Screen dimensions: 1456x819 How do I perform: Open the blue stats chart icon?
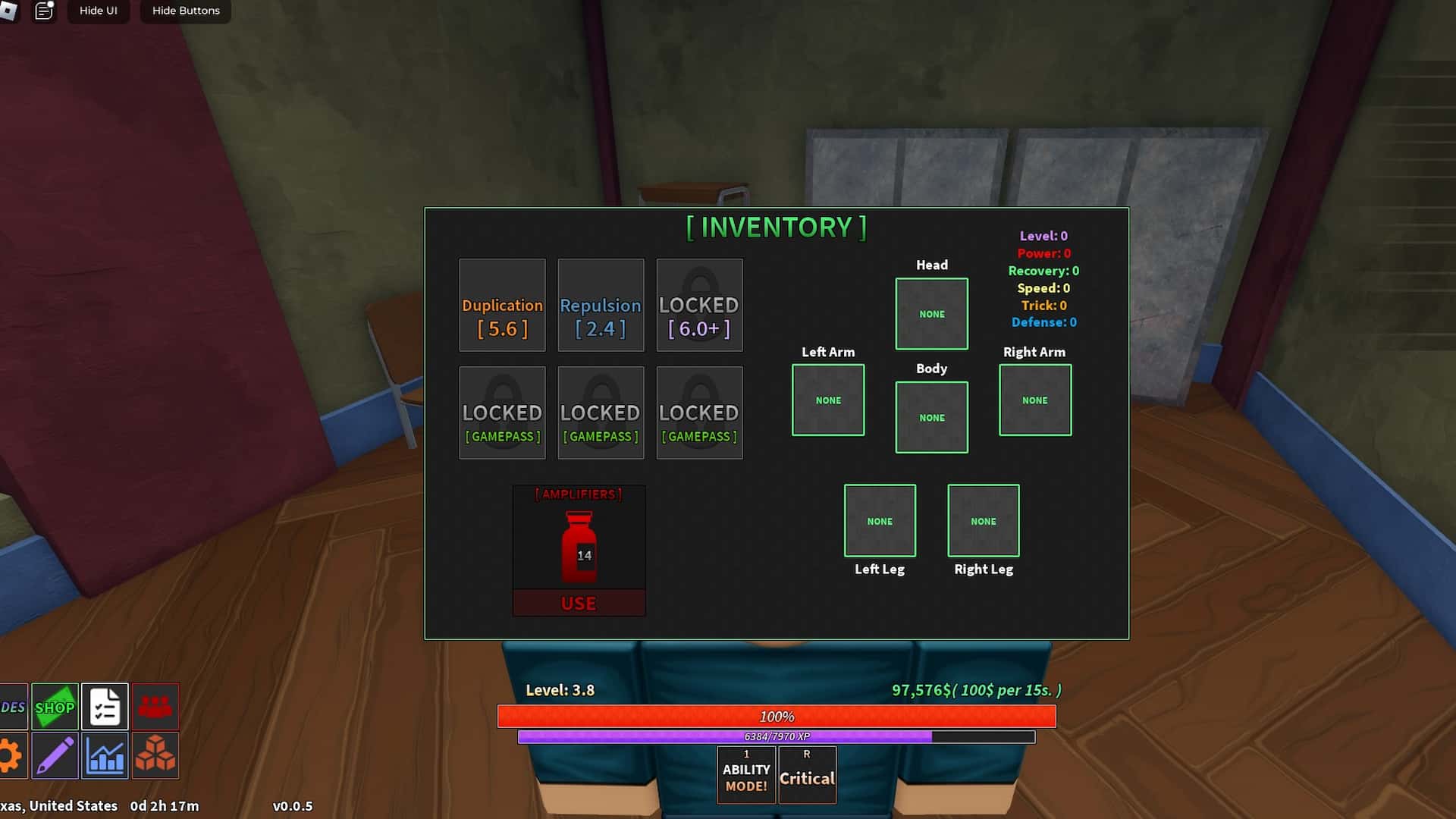pyautogui.click(x=105, y=755)
